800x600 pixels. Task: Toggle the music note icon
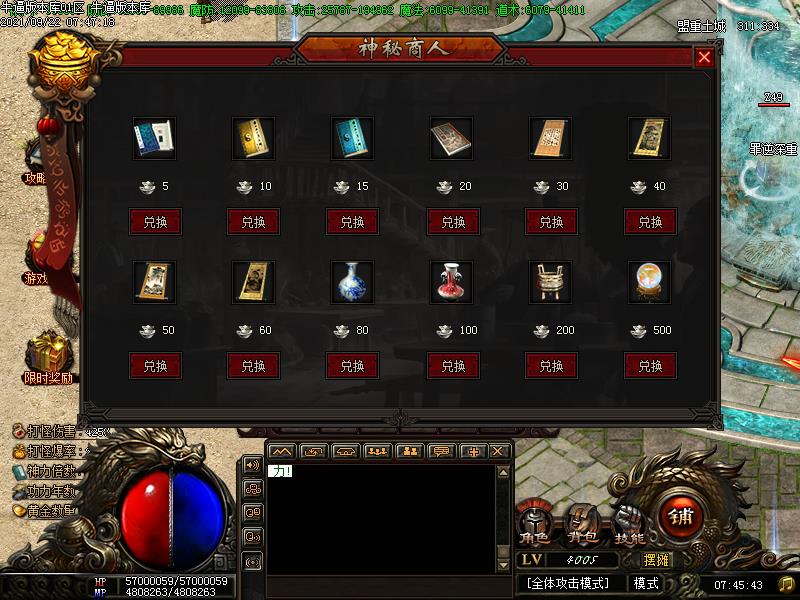(x=786, y=584)
